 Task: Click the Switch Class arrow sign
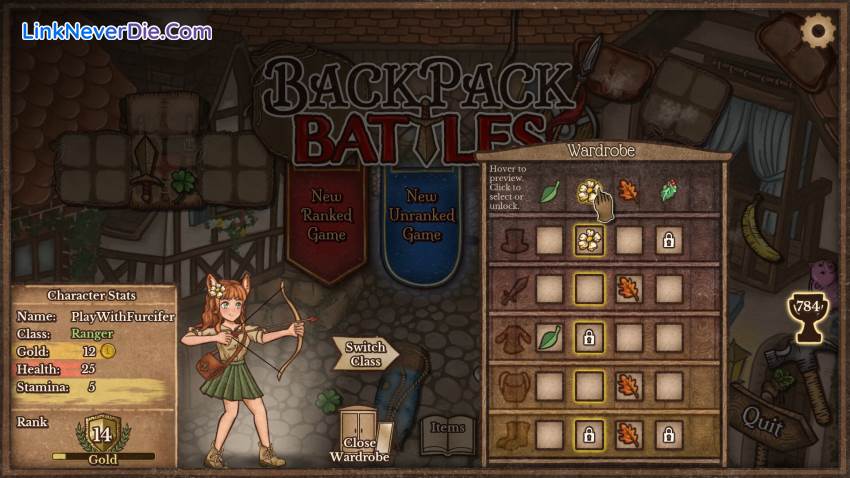tap(366, 354)
